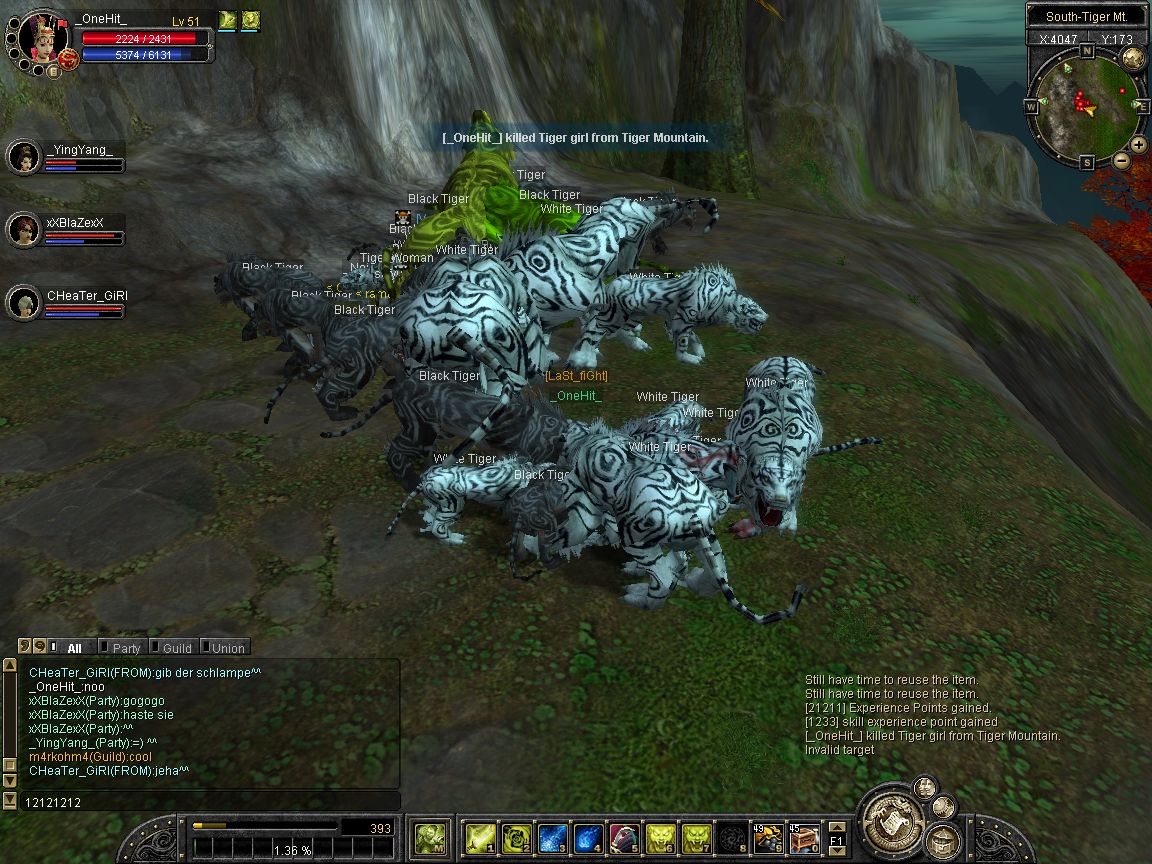Zoom out the minimap with minus button

point(1121,160)
